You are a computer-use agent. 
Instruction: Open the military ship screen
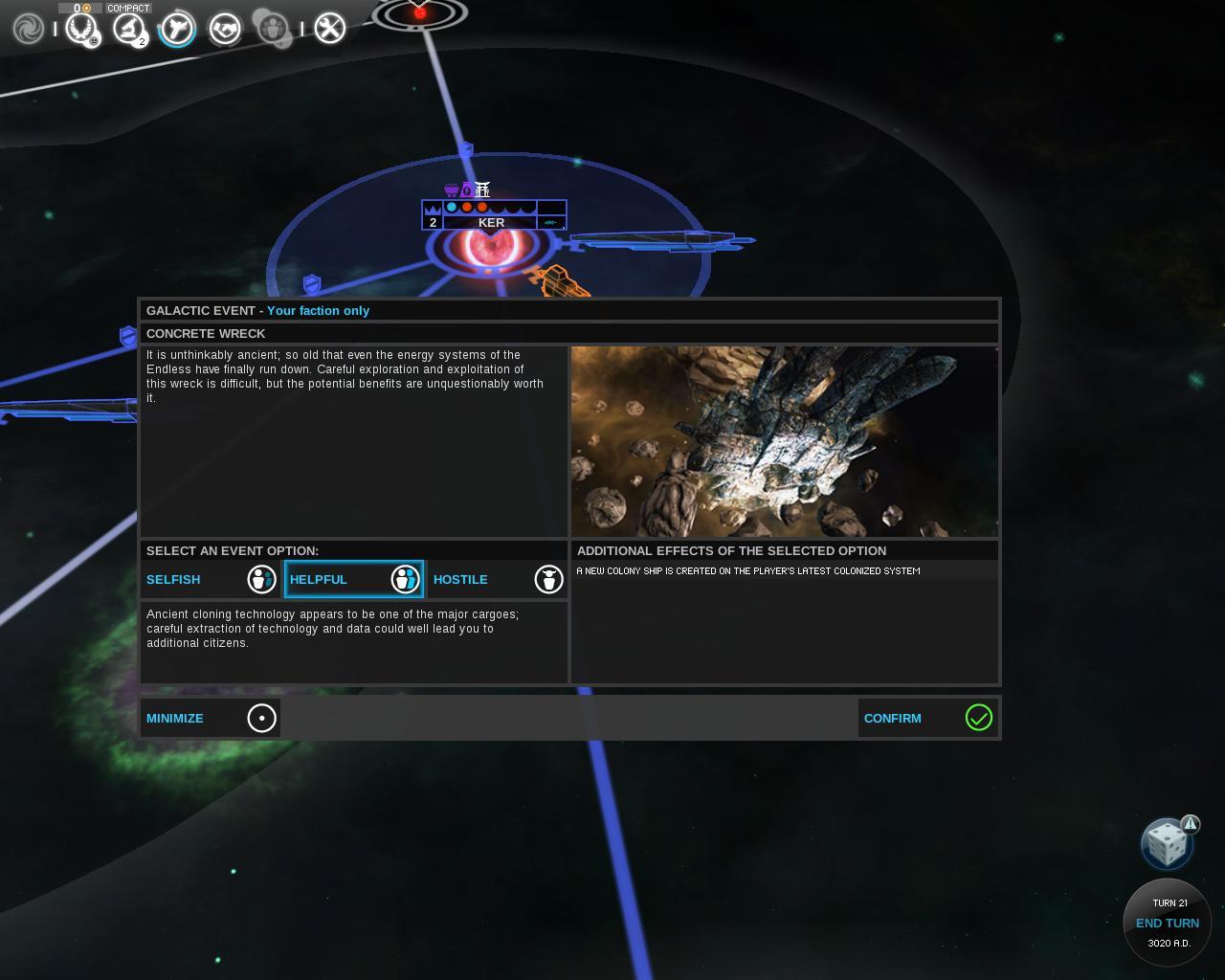(x=177, y=29)
